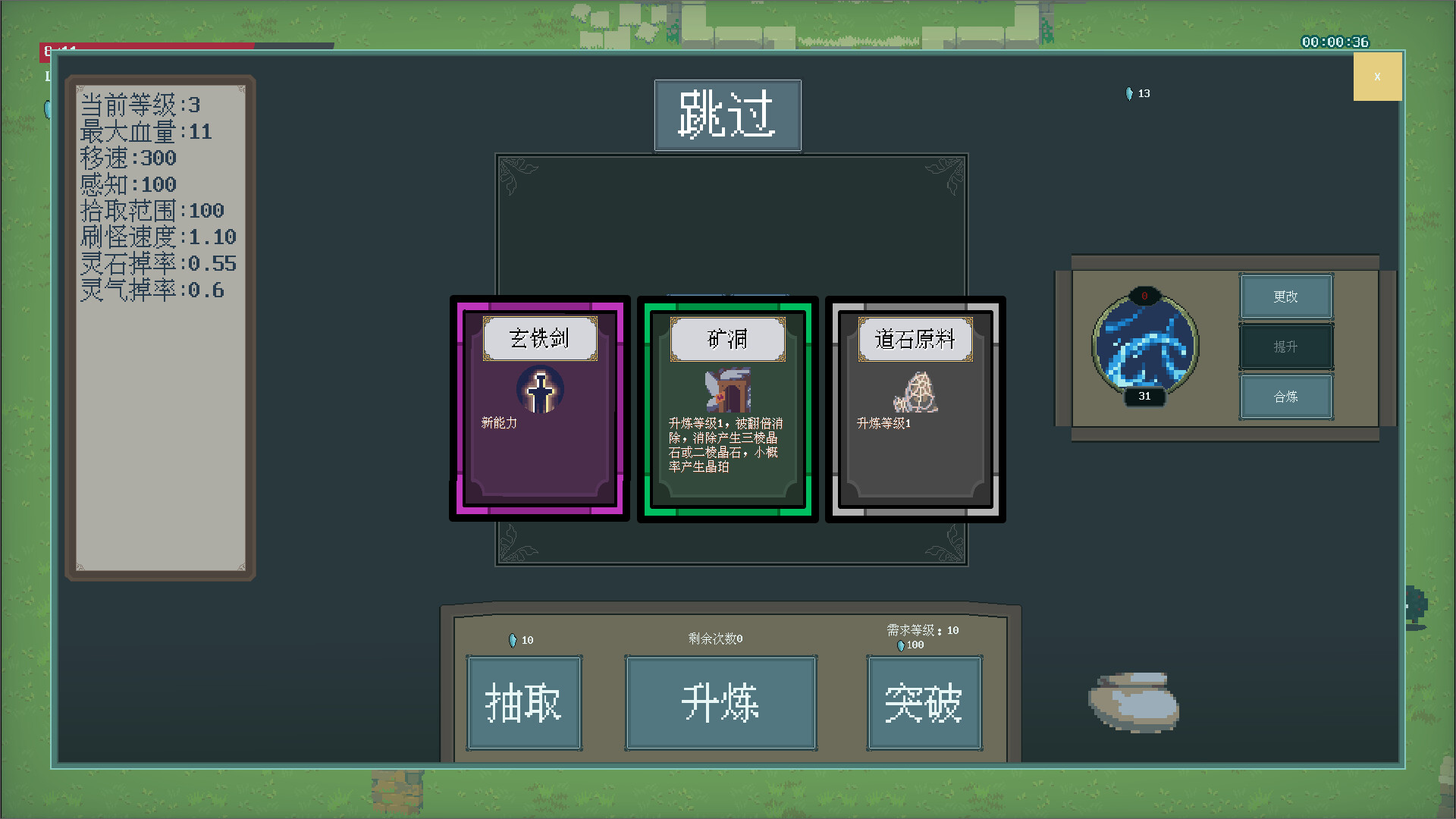
Task: Close the panel with the yellow X button
Action: 1378,76
